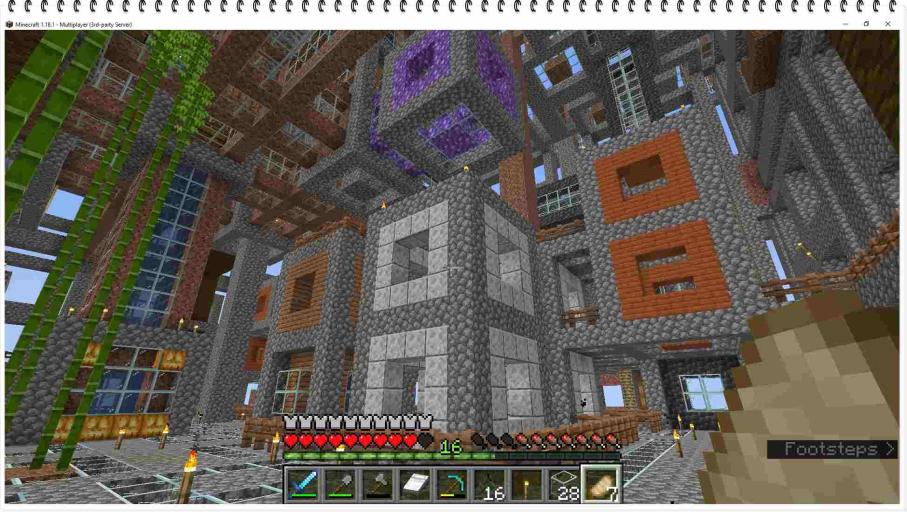Screen dimensions: 907x512
Task: Select the diamond sword hotbar slot
Action: click(x=303, y=484)
